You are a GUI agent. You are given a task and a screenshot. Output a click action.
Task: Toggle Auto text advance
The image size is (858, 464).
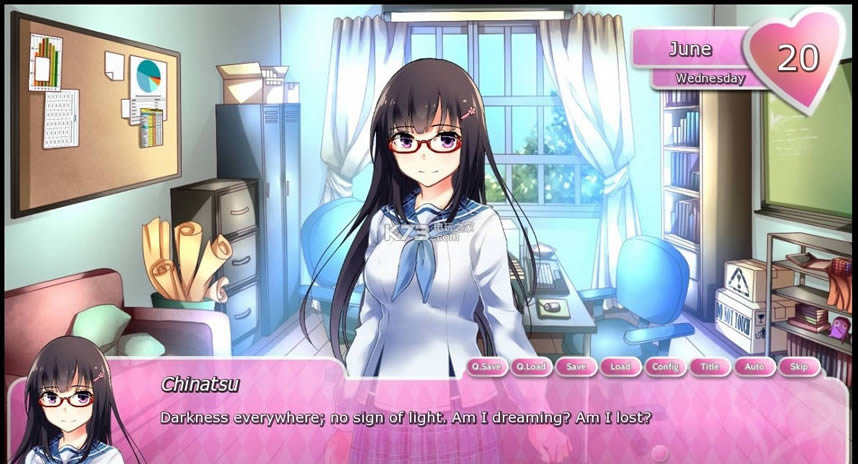(x=754, y=367)
